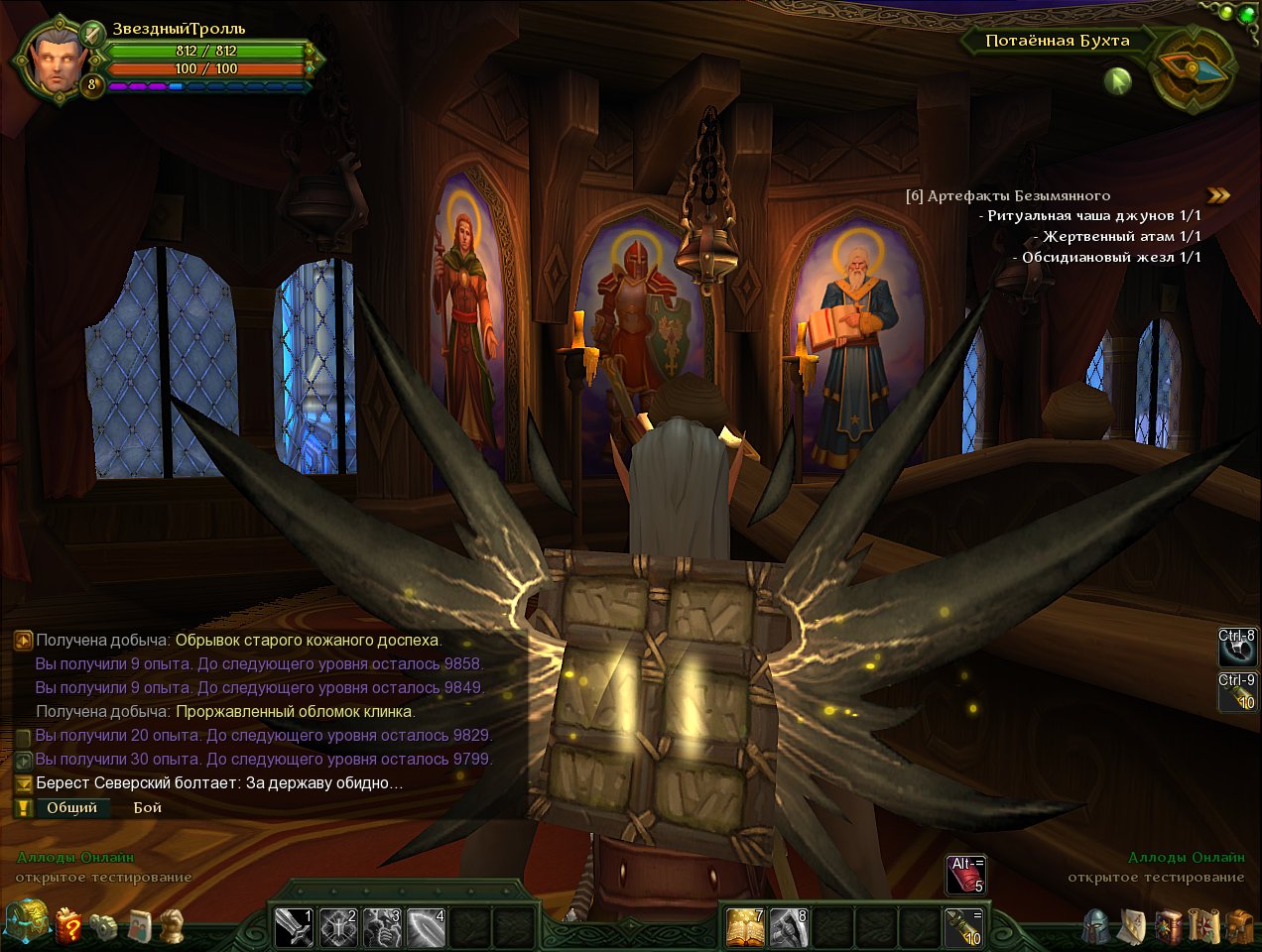1262x952 pixels.
Task: Open the red help book with question mark
Action: (69, 926)
